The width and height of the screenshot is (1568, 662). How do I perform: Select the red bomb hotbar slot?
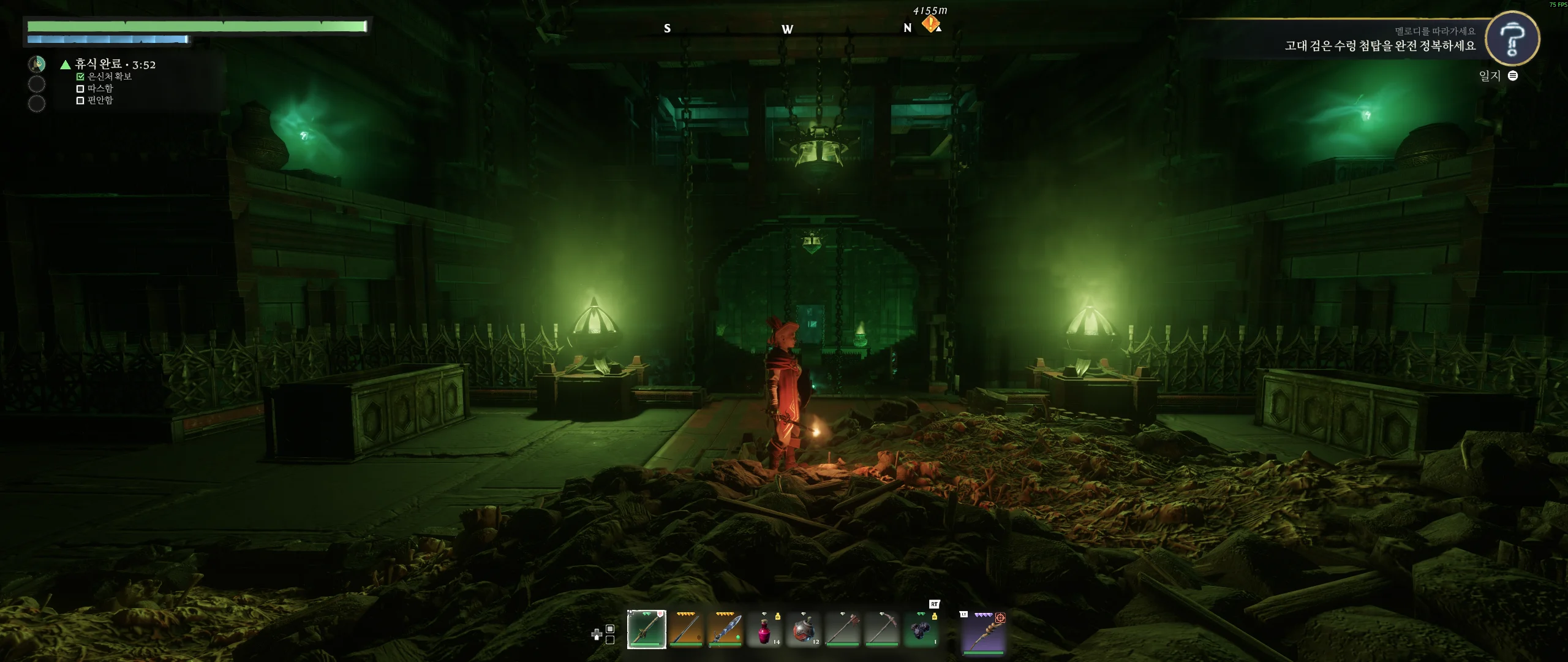[803, 630]
